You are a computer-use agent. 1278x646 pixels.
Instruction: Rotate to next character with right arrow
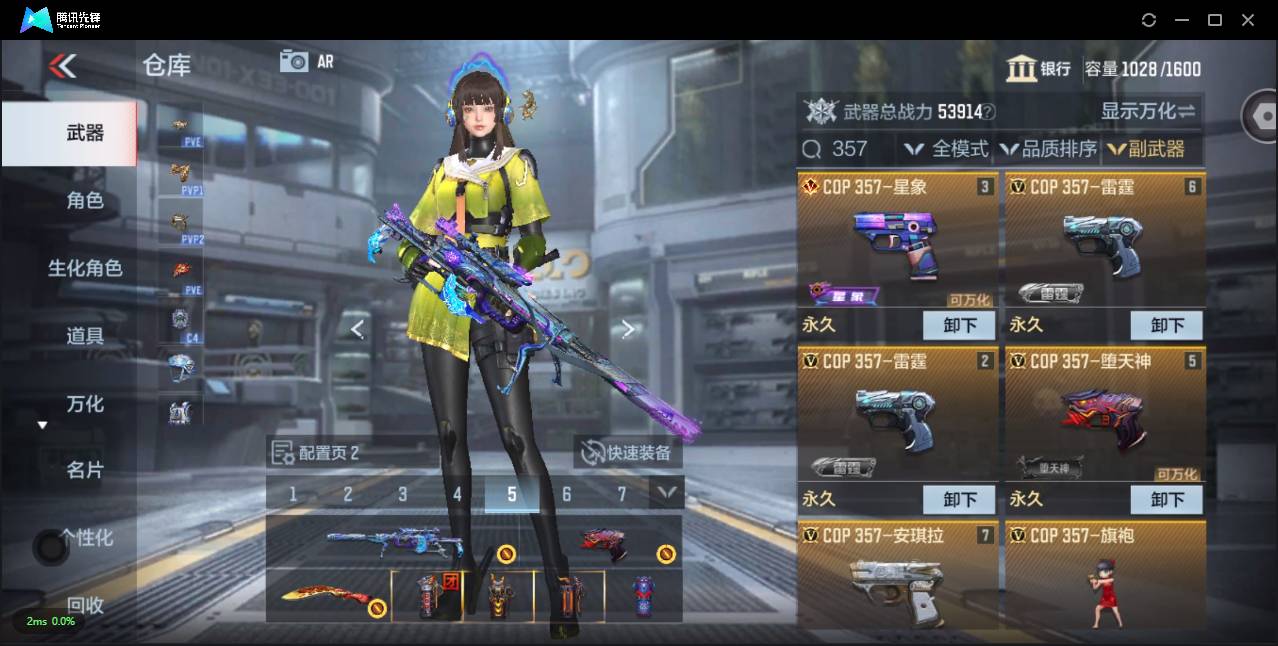pyautogui.click(x=627, y=329)
